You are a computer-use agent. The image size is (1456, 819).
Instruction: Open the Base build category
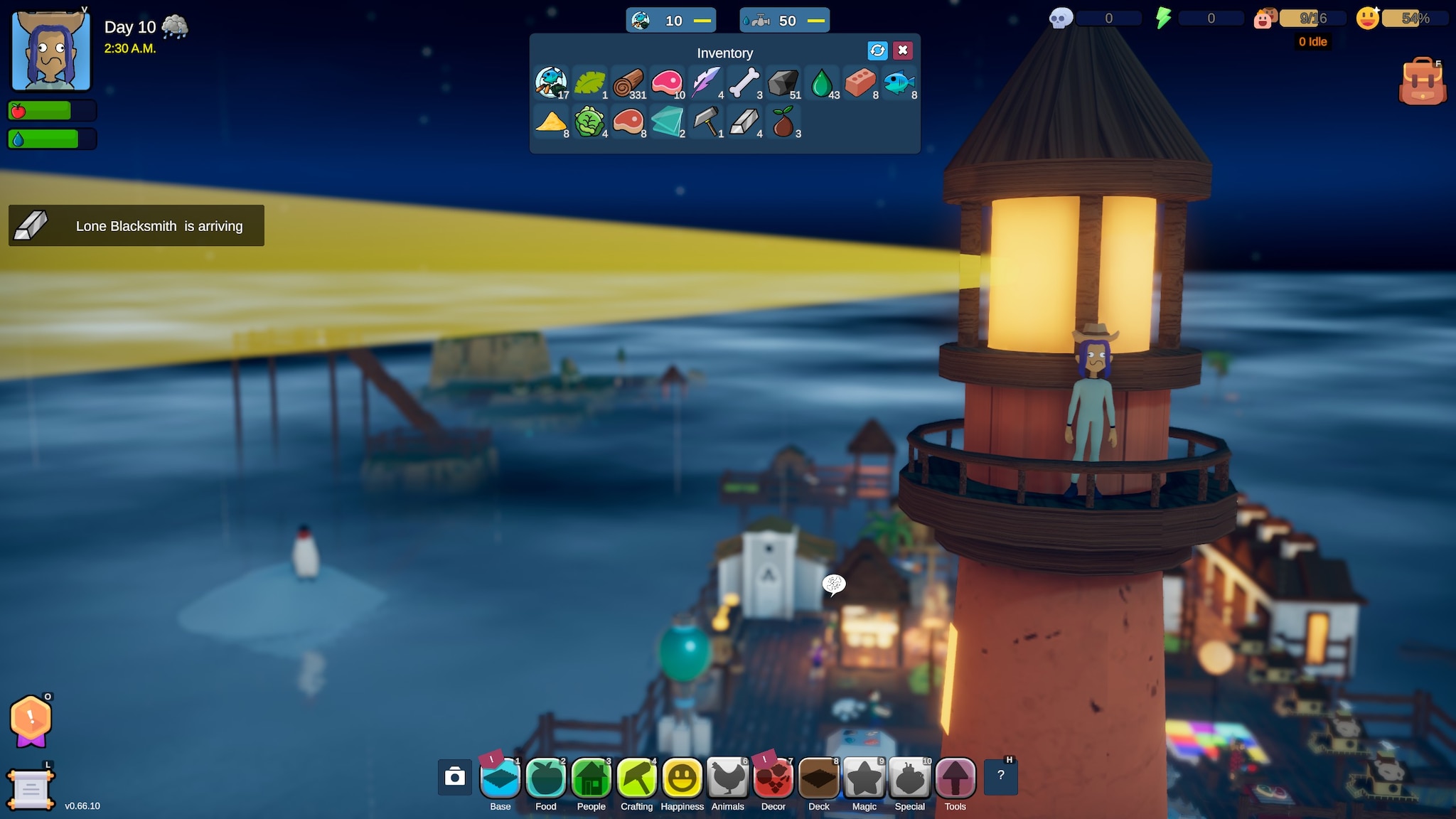500,778
